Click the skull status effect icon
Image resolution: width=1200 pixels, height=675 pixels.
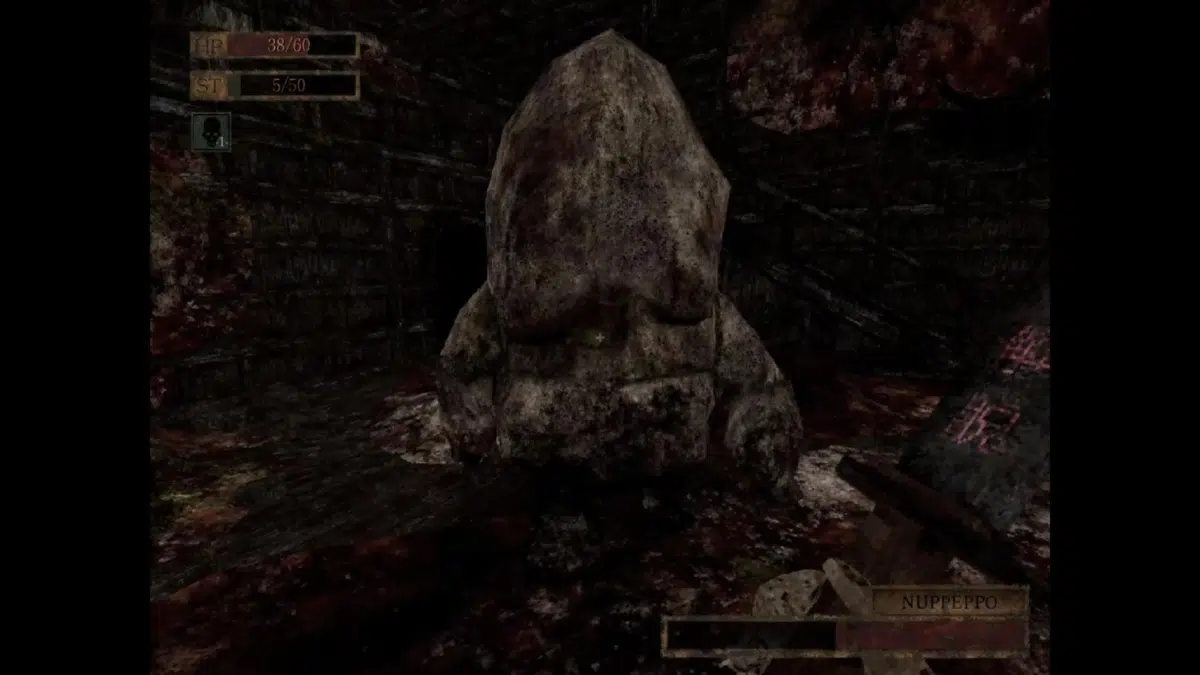(211, 131)
